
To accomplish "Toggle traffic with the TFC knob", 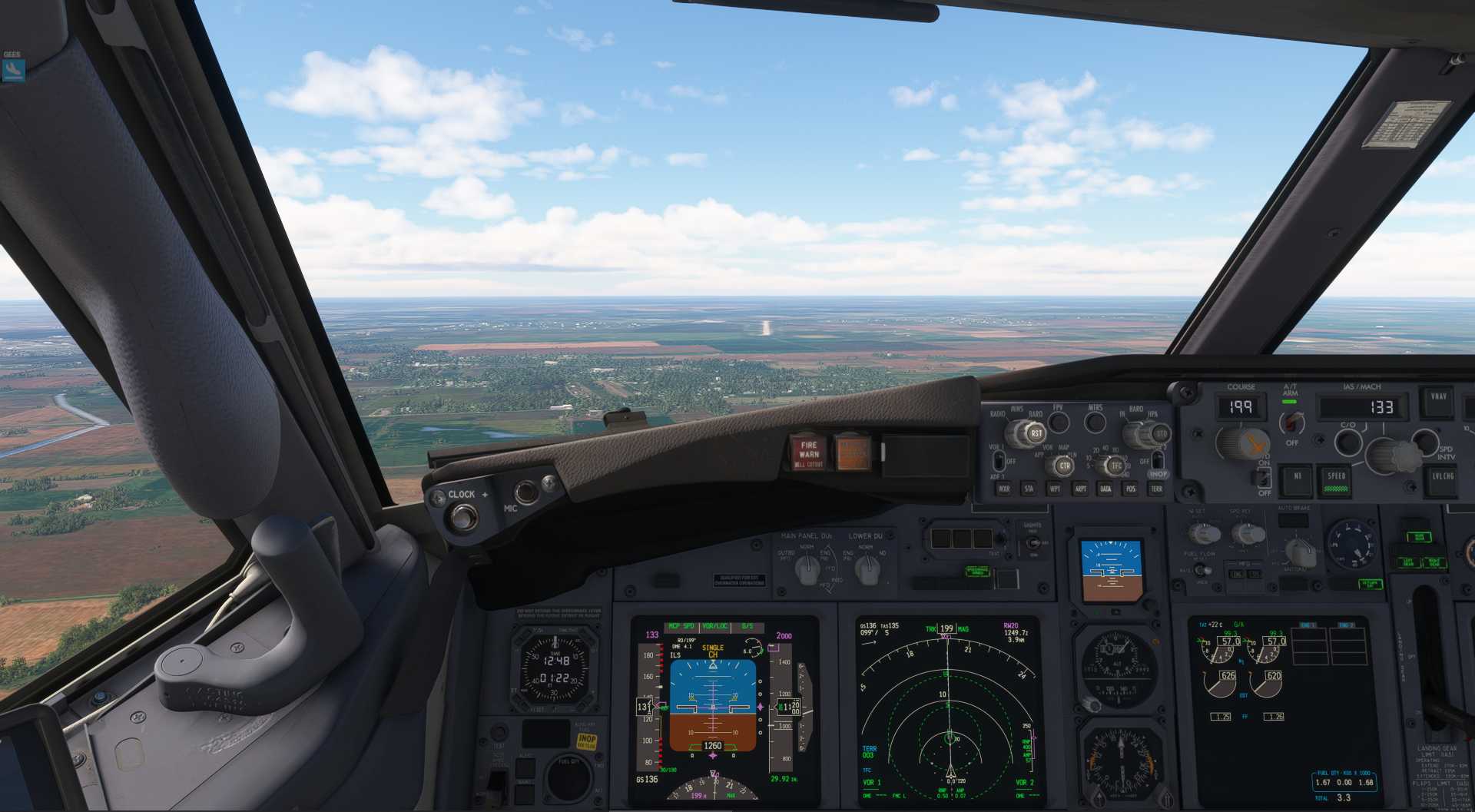I will pos(1115,466).
